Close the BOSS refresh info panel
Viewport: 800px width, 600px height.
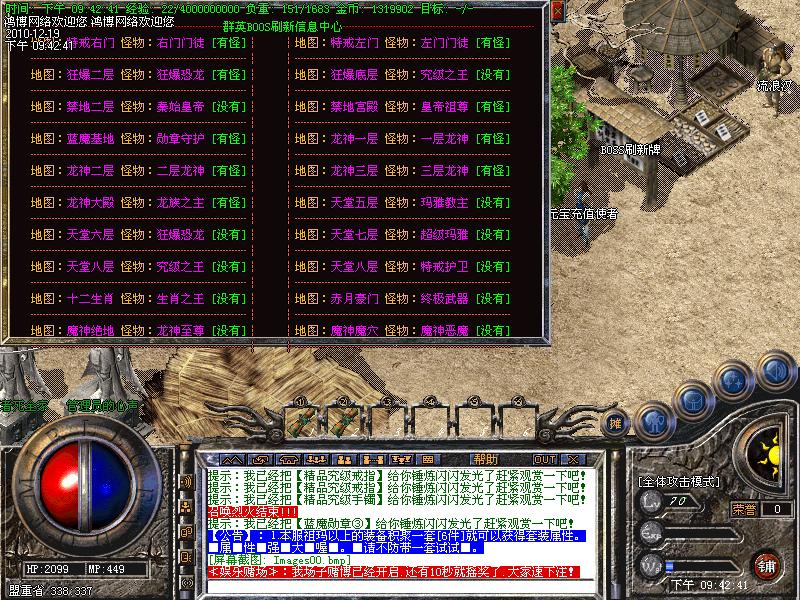(x=557, y=12)
